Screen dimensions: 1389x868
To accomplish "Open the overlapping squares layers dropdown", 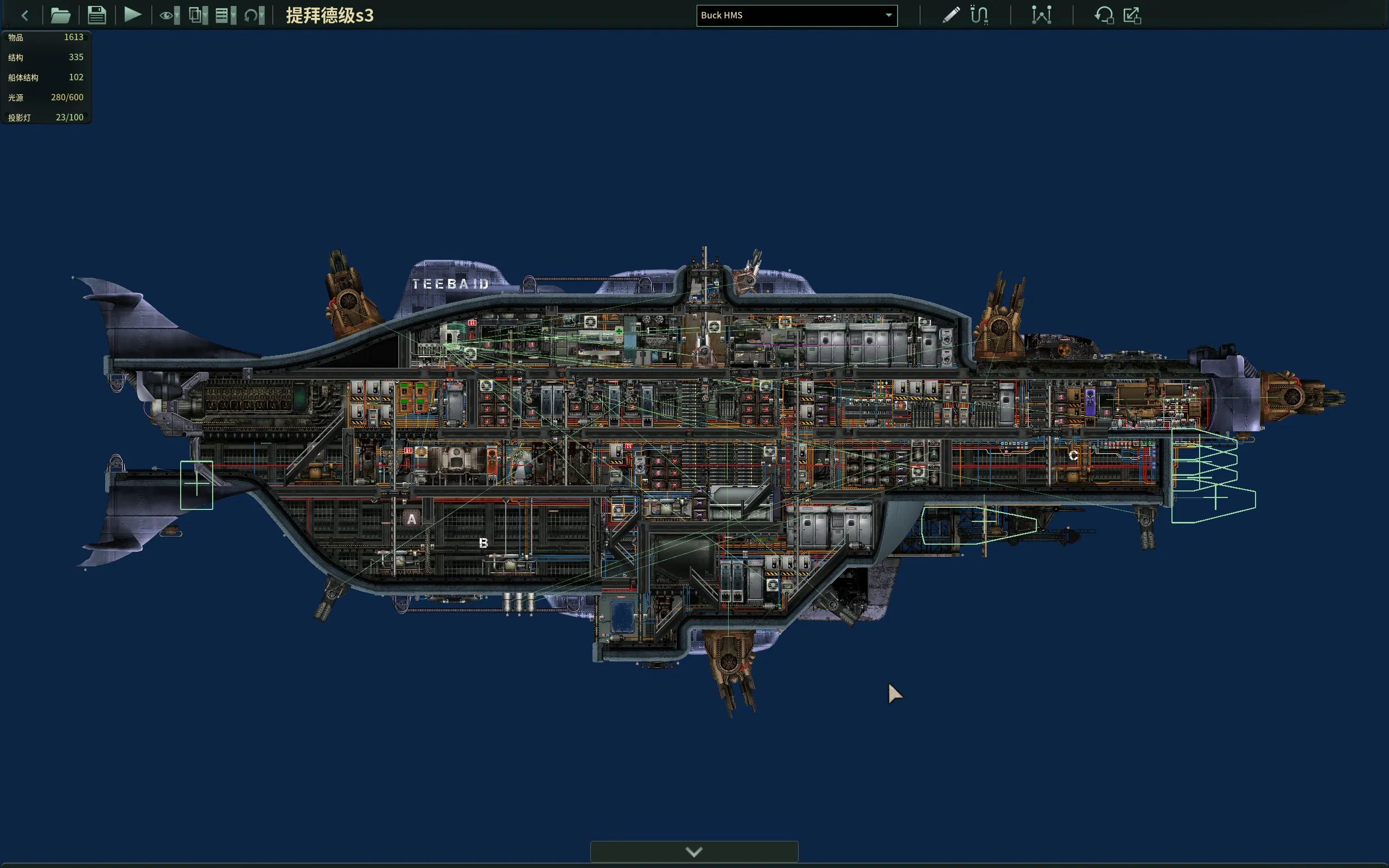I will (198, 16).
